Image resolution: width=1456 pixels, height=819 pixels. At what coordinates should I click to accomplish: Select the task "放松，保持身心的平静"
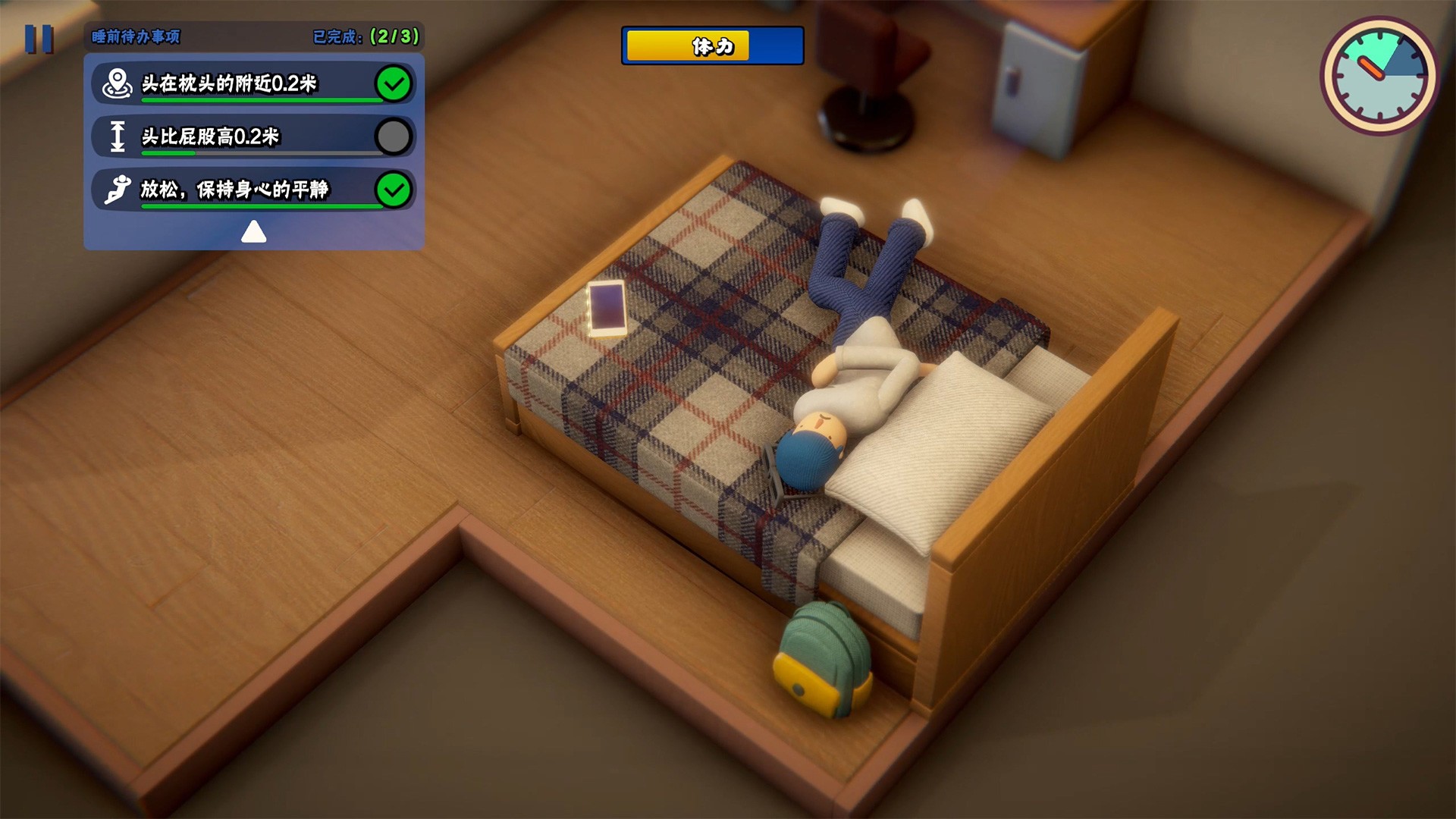253,190
